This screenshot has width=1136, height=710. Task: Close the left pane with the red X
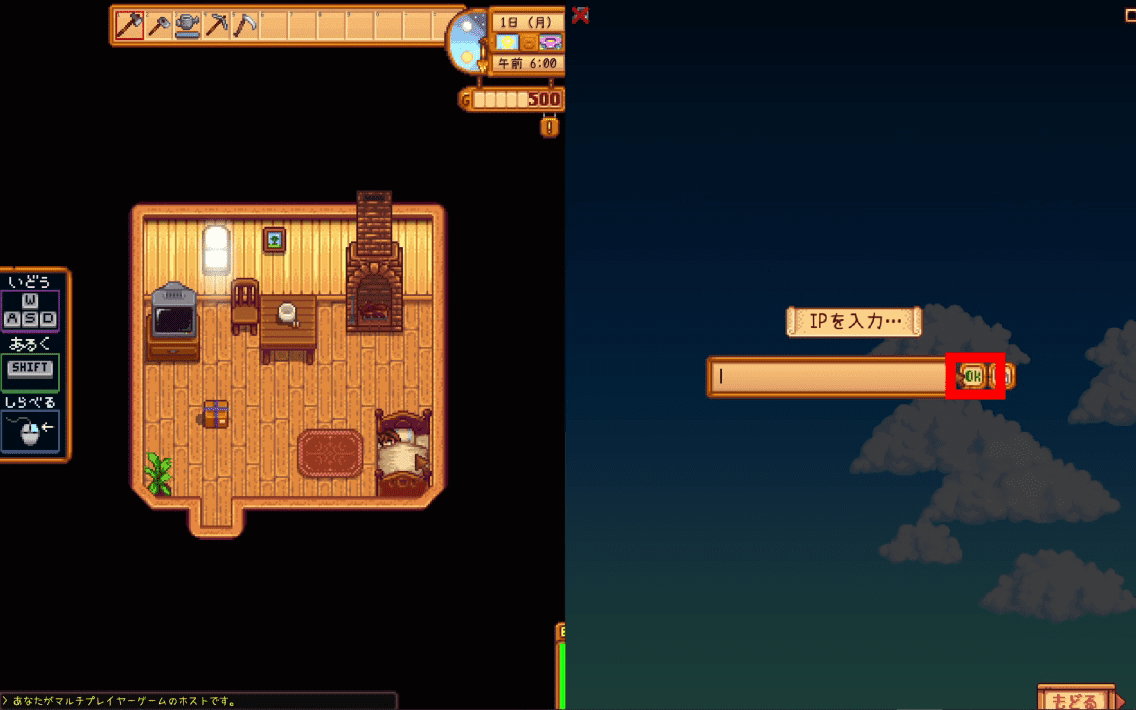[580, 15]
